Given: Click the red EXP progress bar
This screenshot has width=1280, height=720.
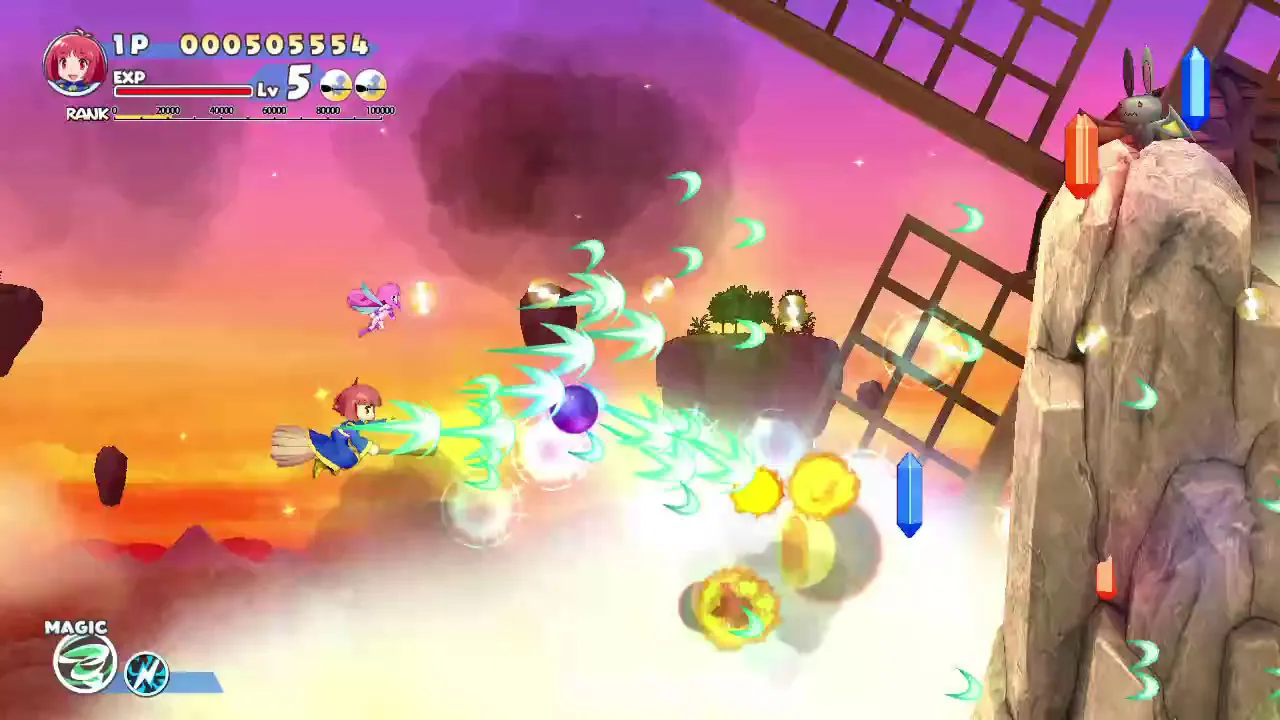Looking at the screenshot, I should [183, 90].
